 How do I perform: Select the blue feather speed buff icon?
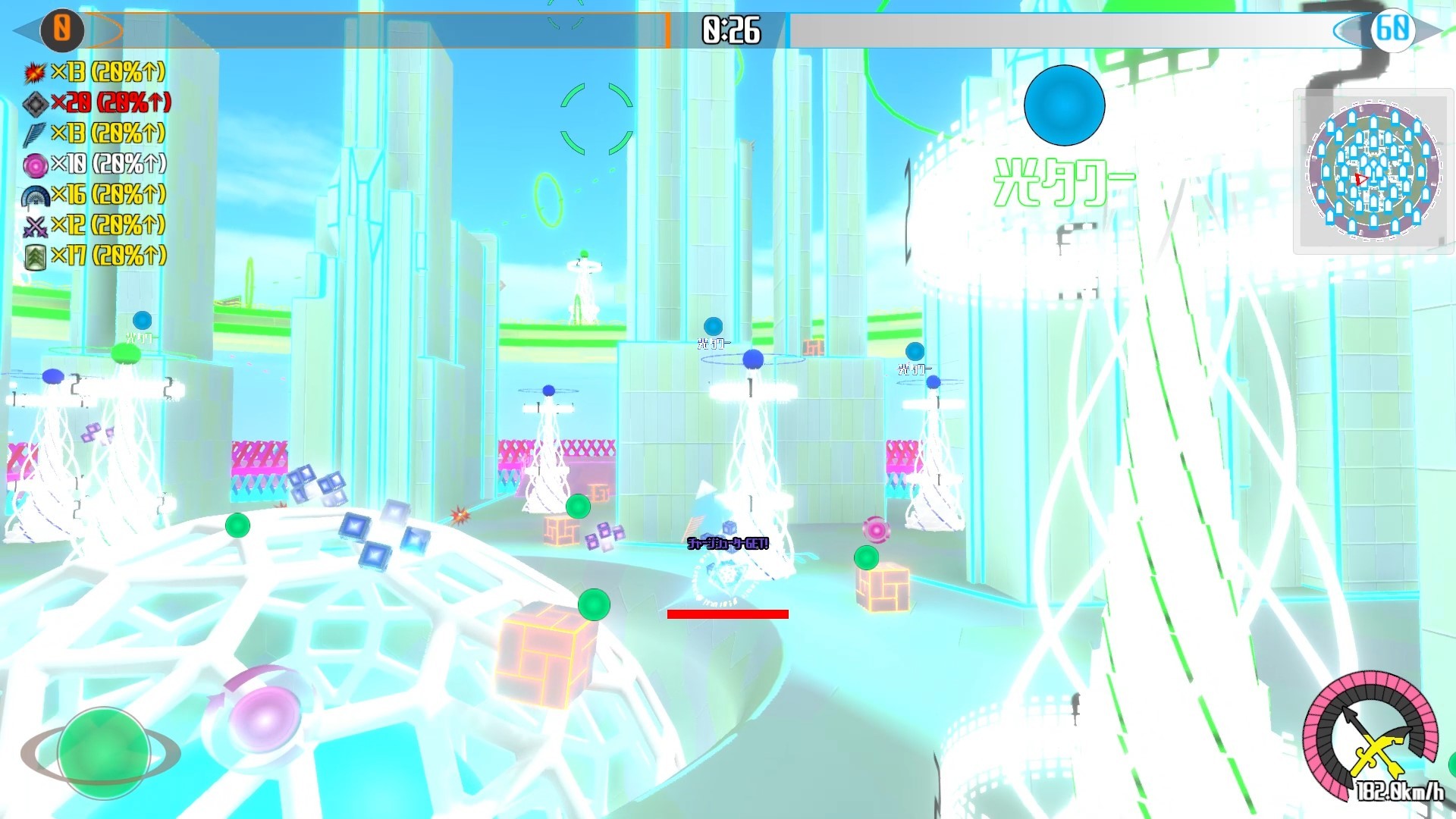(35, 135)
